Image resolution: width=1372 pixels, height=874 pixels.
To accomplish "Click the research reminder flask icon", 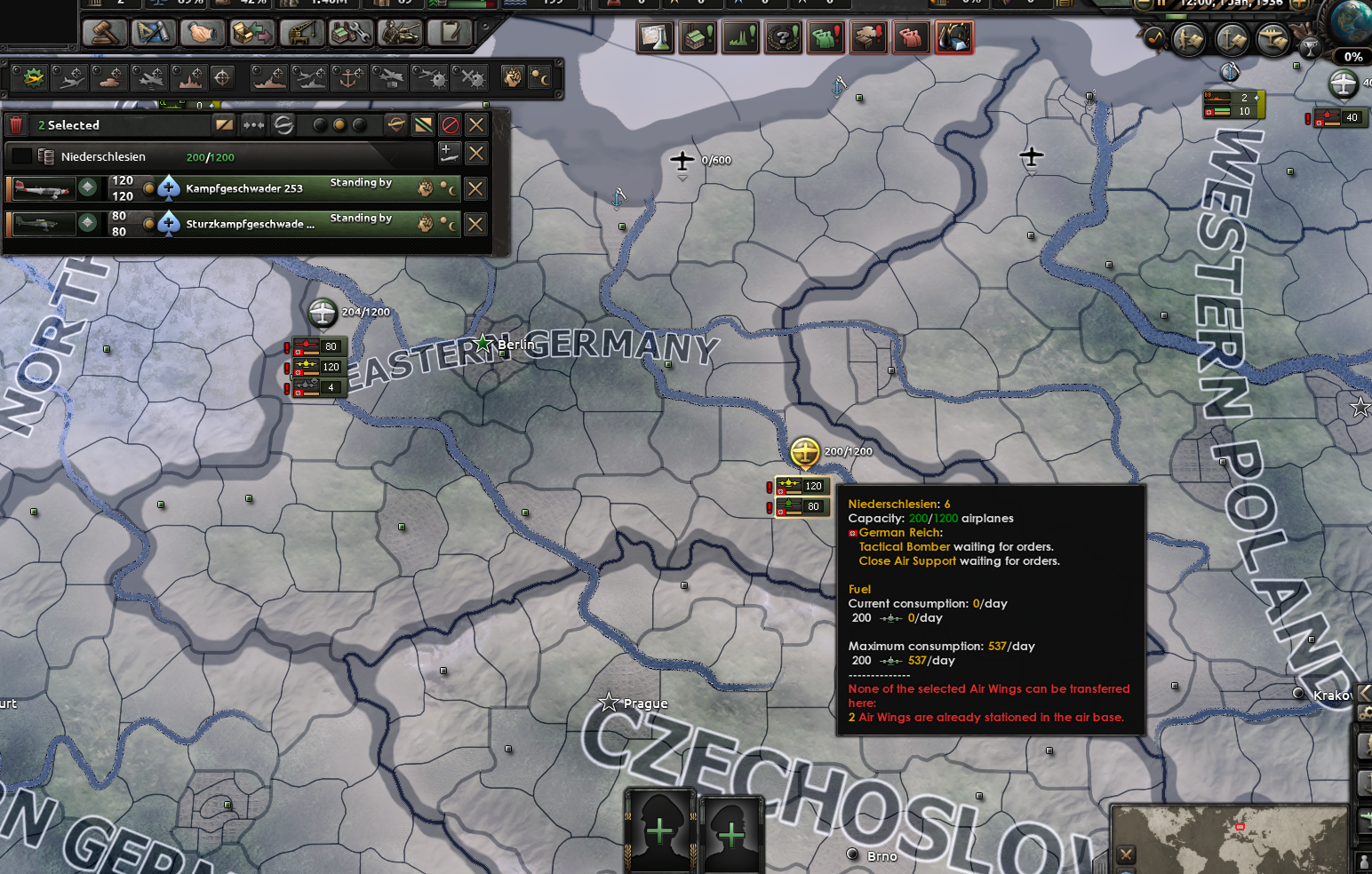I will 655,36.
